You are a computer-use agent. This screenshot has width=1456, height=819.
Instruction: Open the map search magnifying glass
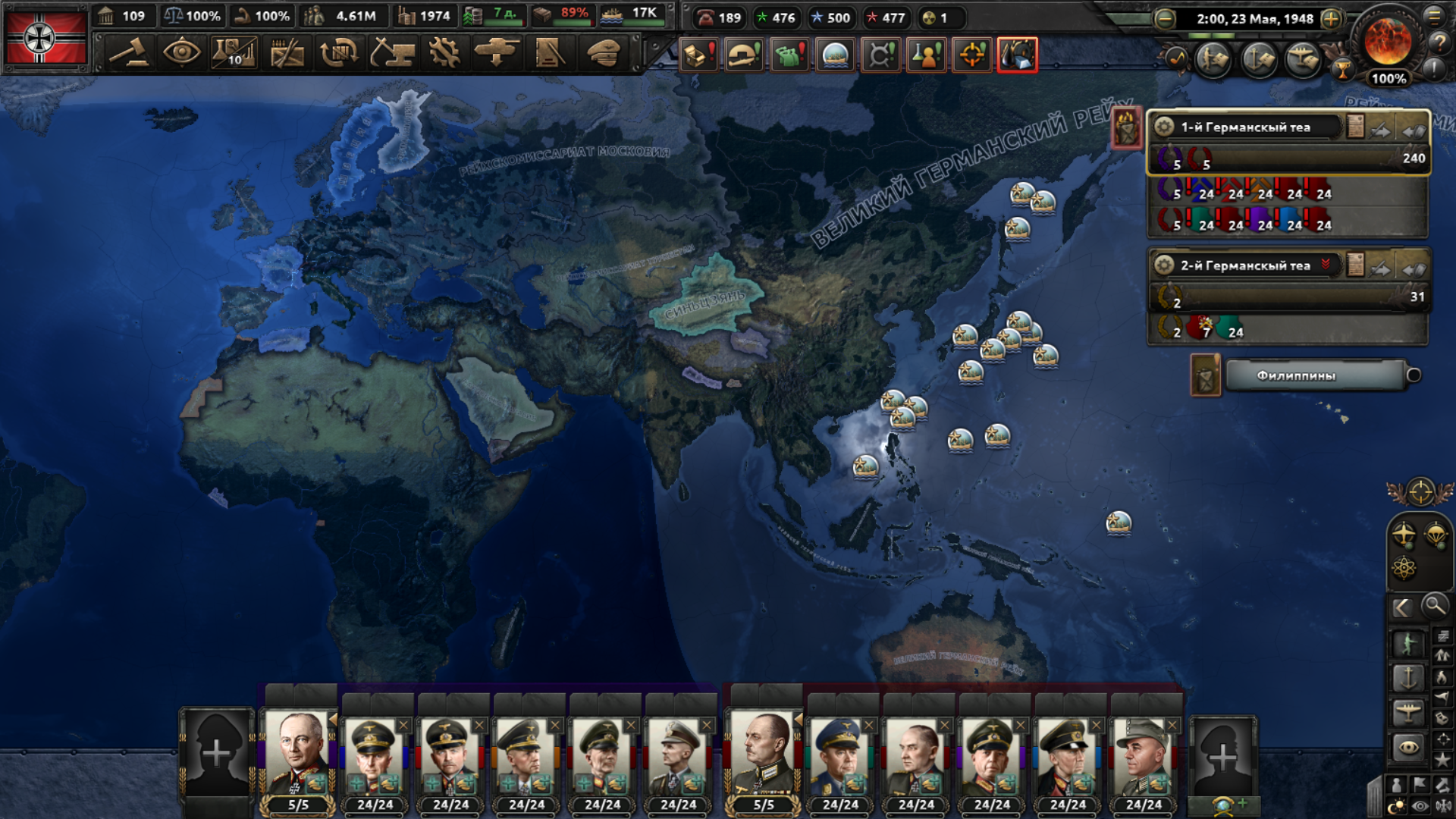coord(1434,606)
